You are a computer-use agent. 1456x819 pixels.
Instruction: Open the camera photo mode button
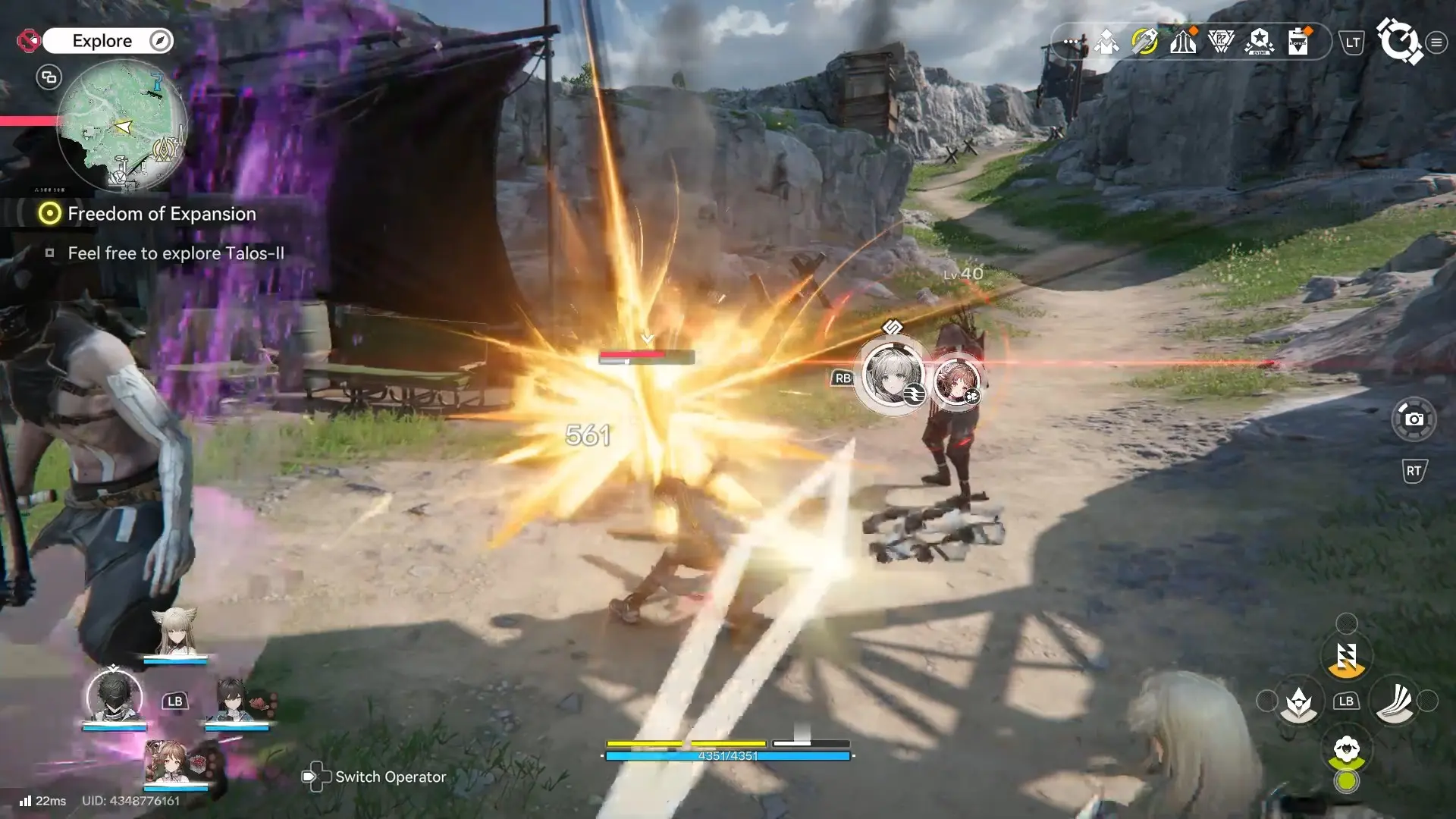[x=1414, y=419]
